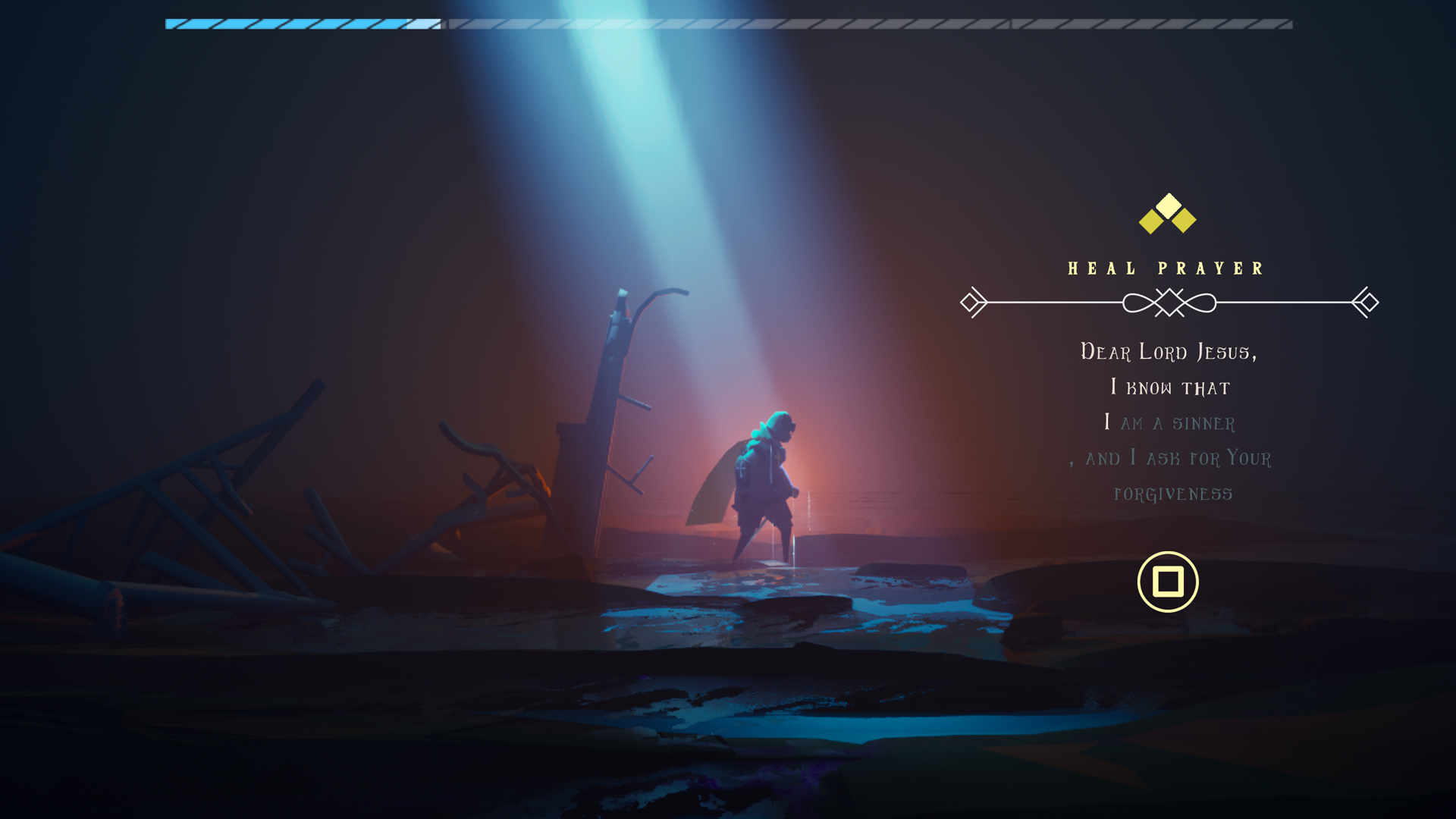Click the central crossed-knot ornament of the divider
Viewport: 1456px width, 819px height.
(x=1171, y=303)
